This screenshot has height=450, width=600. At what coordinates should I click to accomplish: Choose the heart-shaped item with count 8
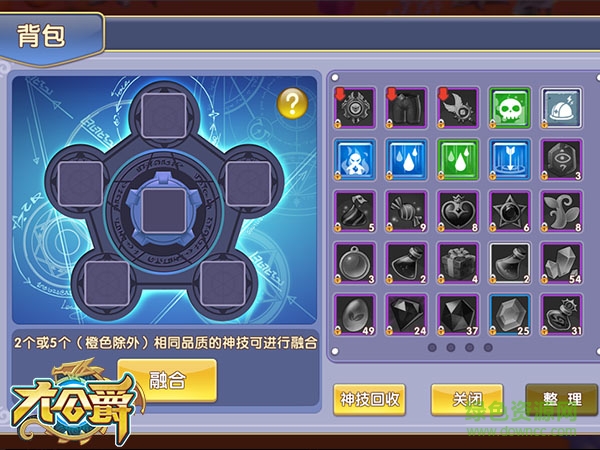click(x=458, y=211)
